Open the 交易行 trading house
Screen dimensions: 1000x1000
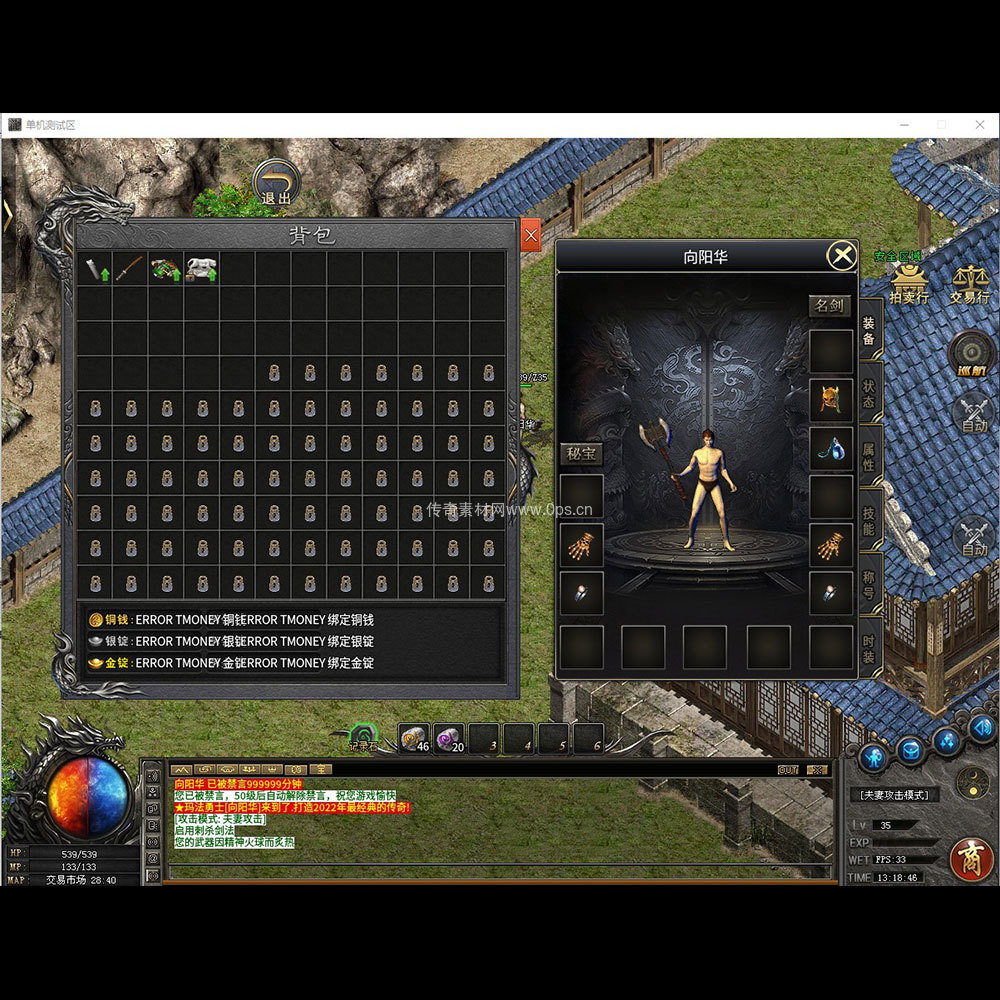click(x=969, y=283)
